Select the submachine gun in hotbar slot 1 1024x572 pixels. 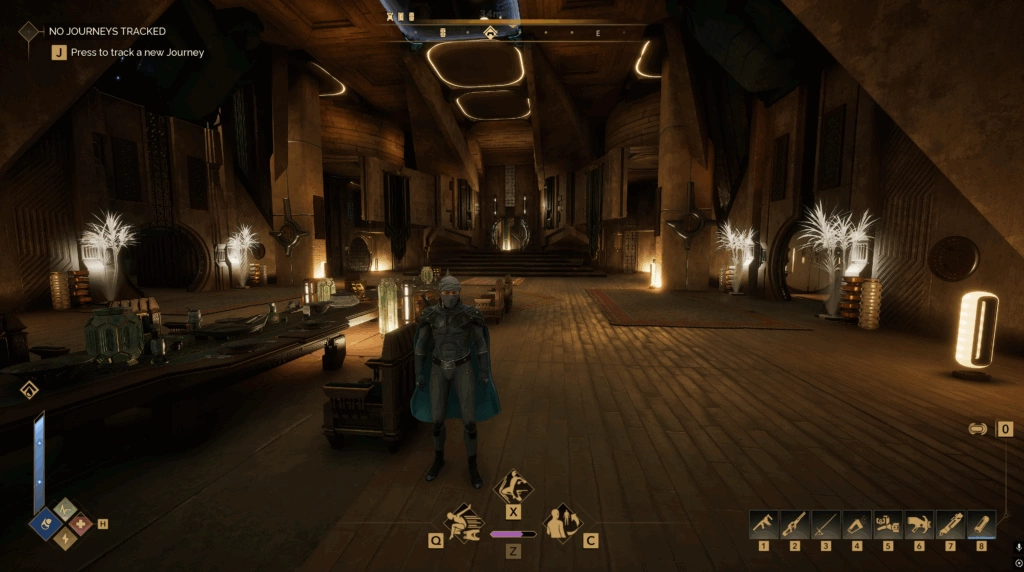tap(763, 524)
